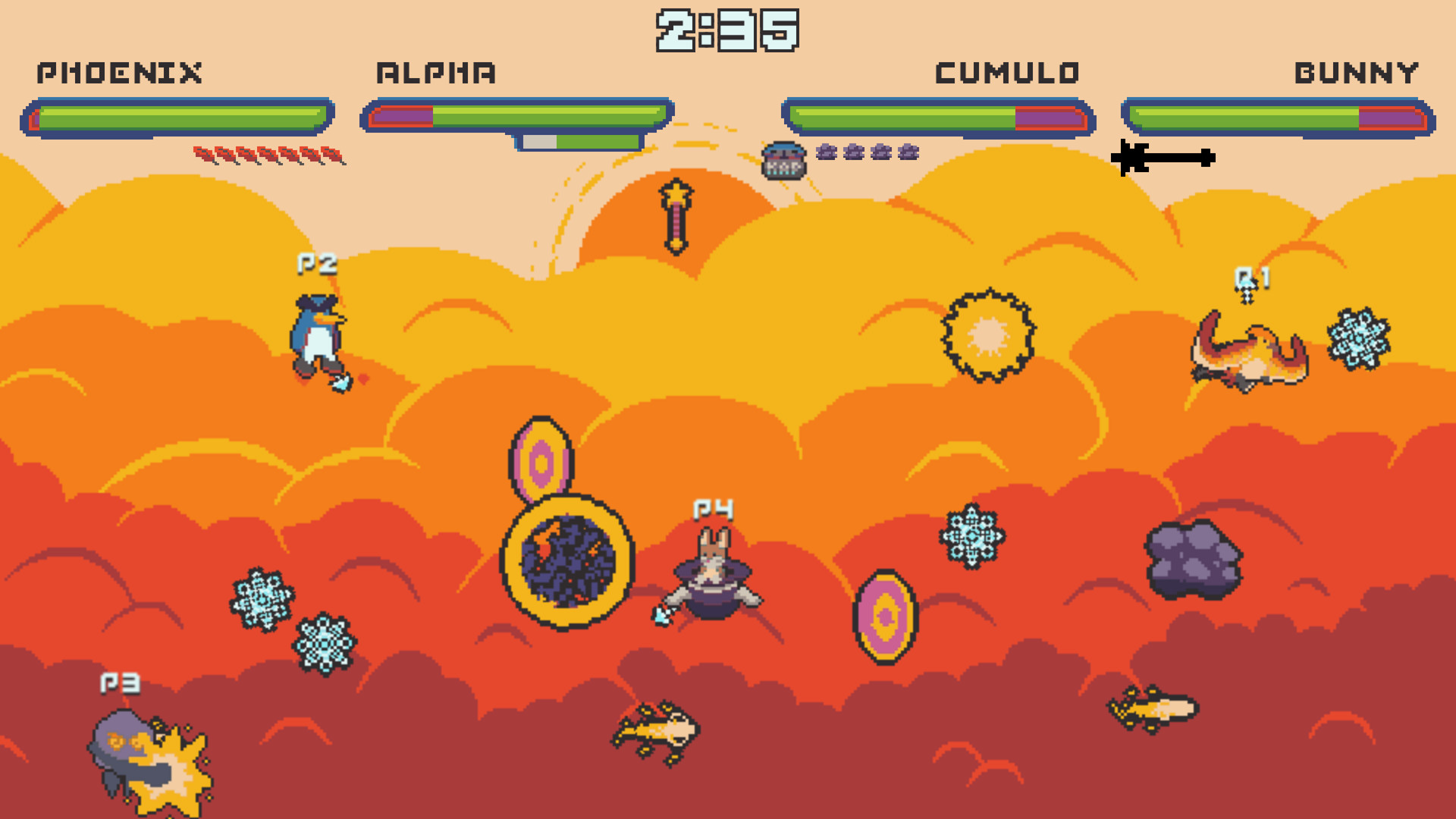Click the pink-centered shield disc on the right
This screenshot has width=1456, height=819.
click(x=885, y=616)
